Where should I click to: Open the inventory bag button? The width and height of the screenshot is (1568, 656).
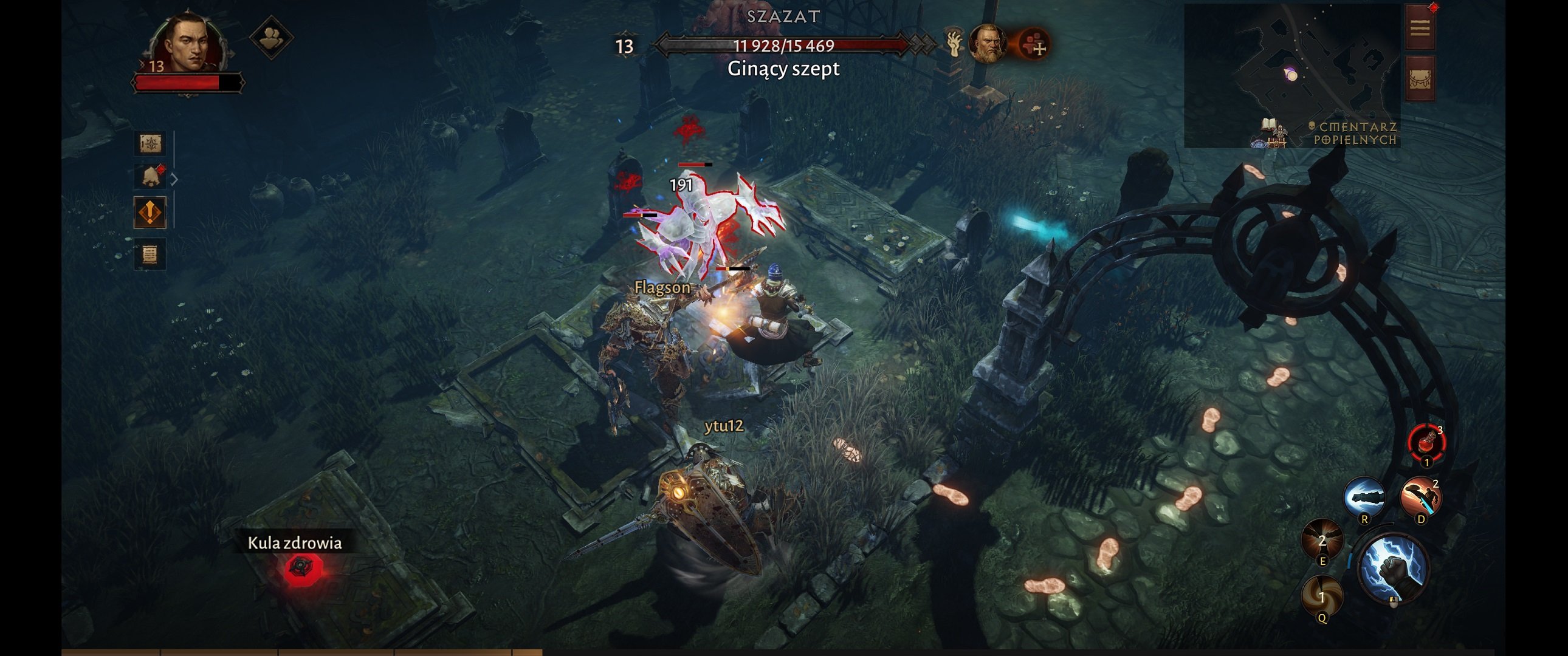[x=1420, y=79]
